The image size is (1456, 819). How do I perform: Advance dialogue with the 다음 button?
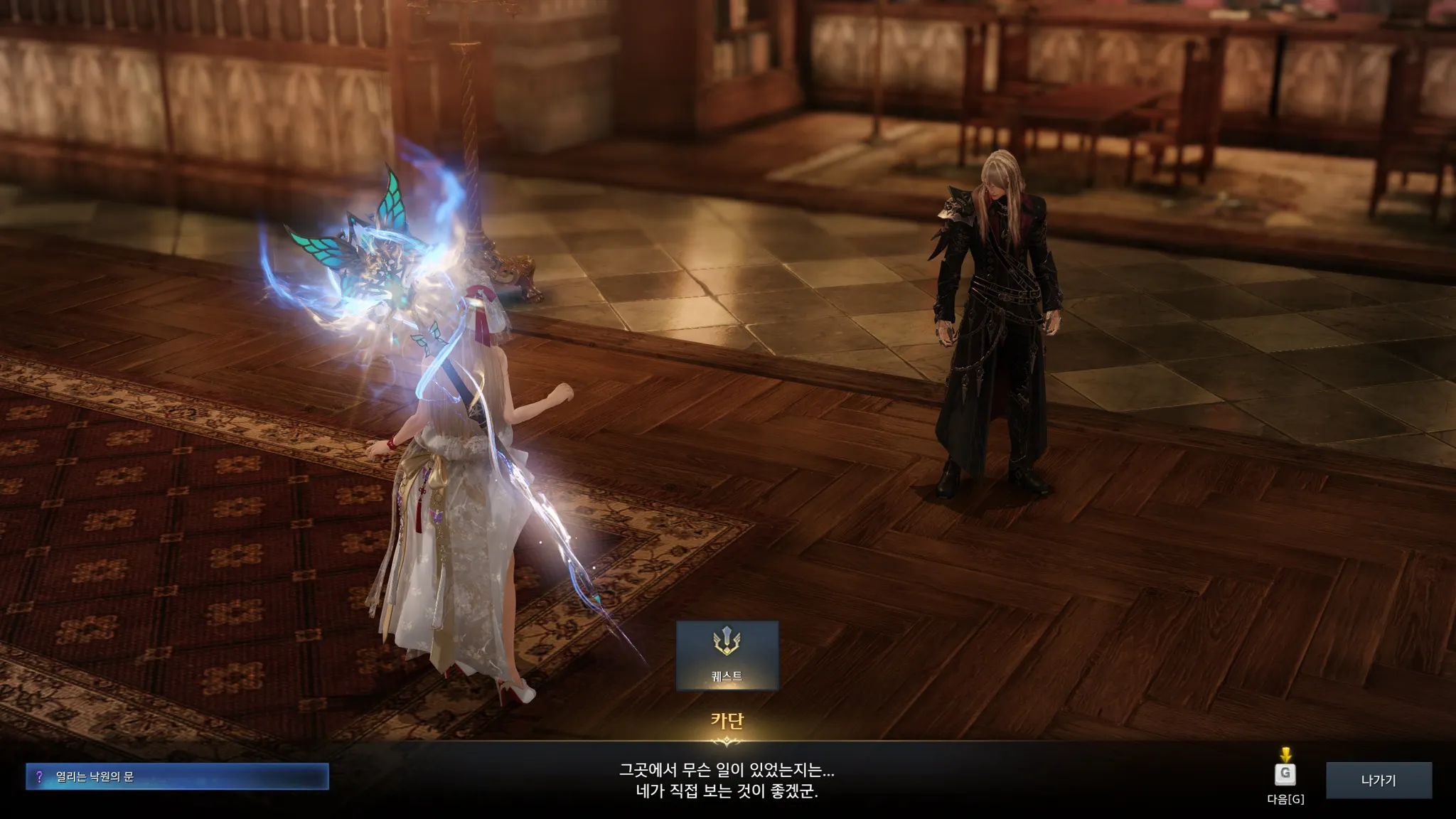point(1285,775)
